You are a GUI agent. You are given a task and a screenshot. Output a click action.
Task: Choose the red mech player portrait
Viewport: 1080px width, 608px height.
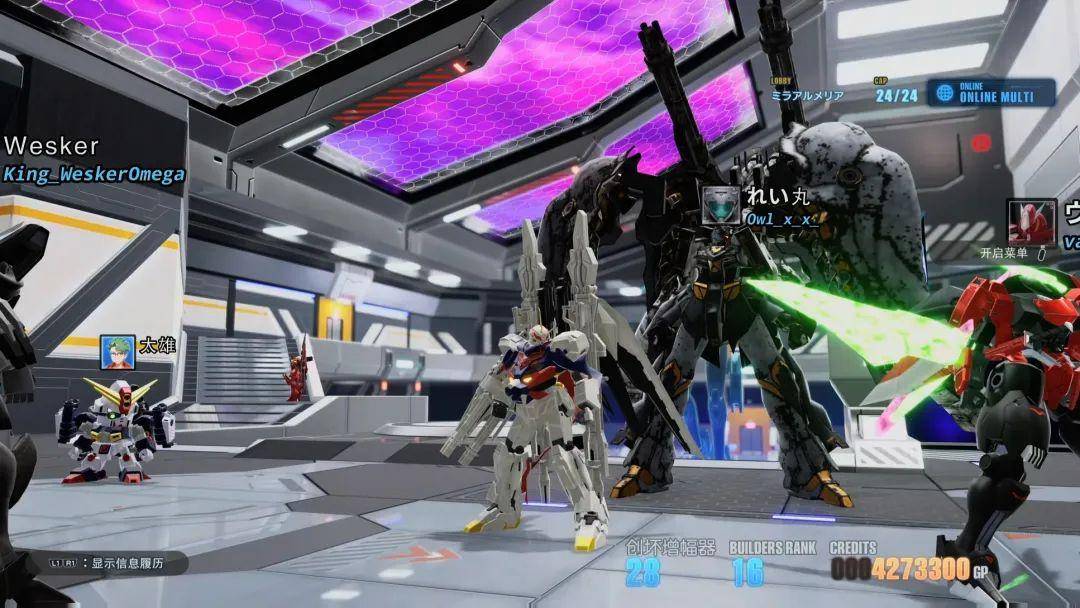coord(1031,222)
